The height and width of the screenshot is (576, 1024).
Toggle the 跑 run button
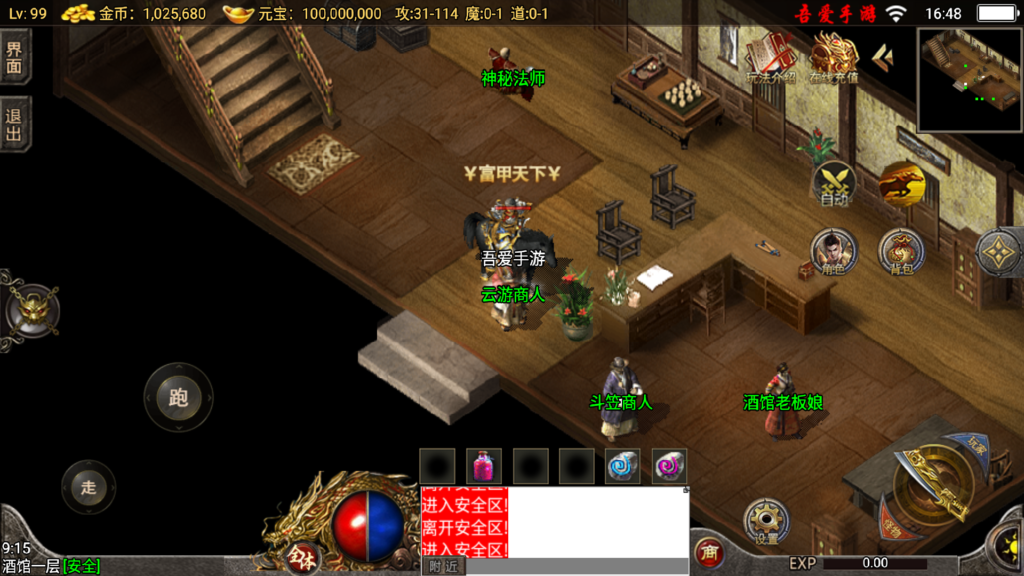pos(178,397)
